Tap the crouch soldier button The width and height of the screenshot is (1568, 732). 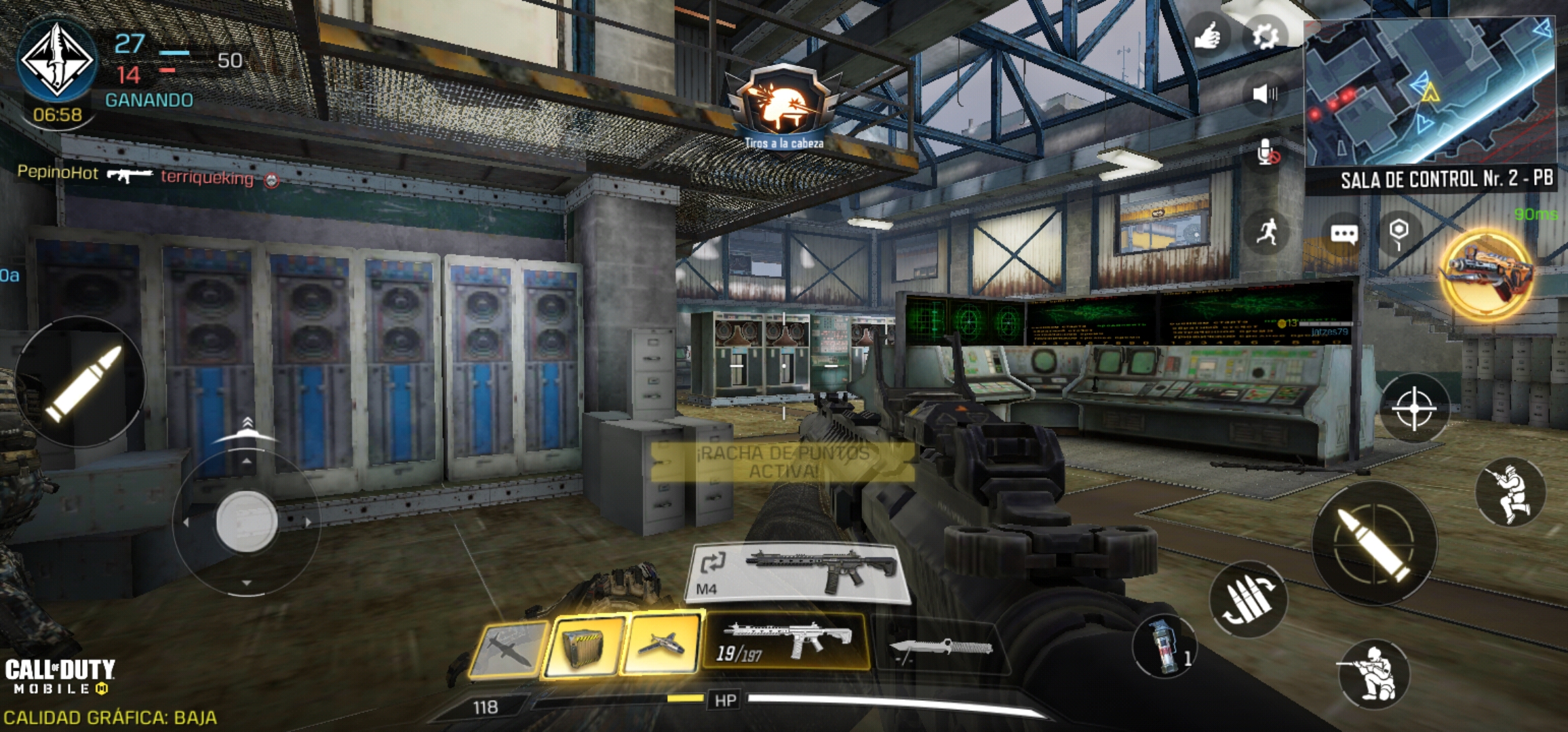click(x=1374, y=674)
